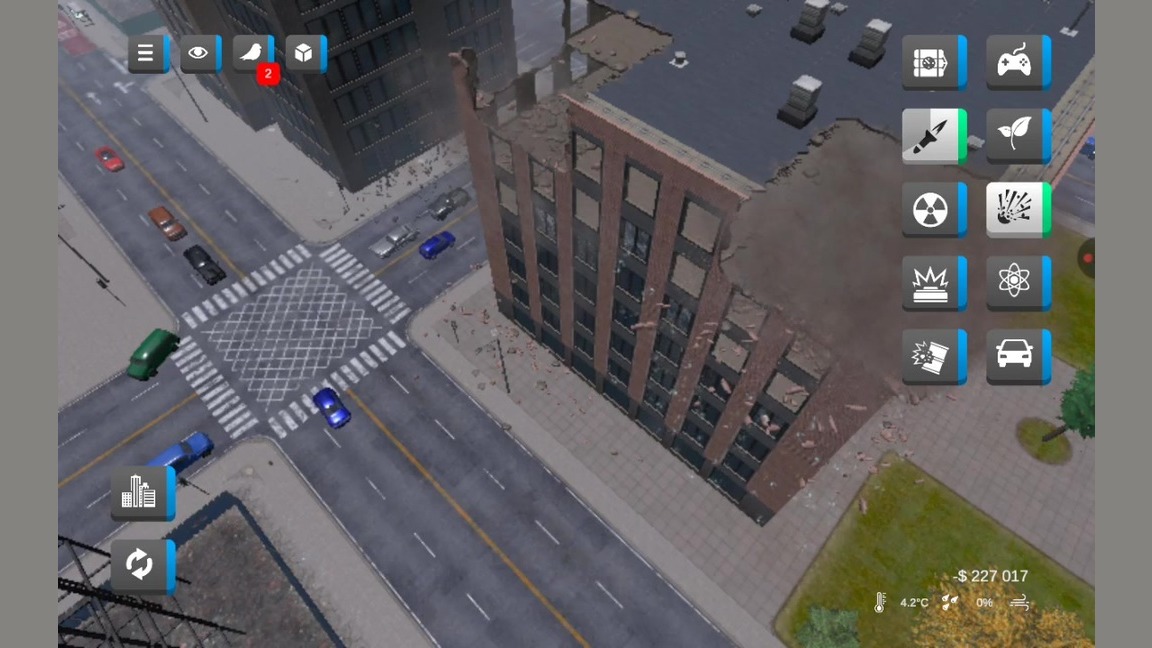Select the 3D cube button
1152x648 pixels.
[304, 54]
